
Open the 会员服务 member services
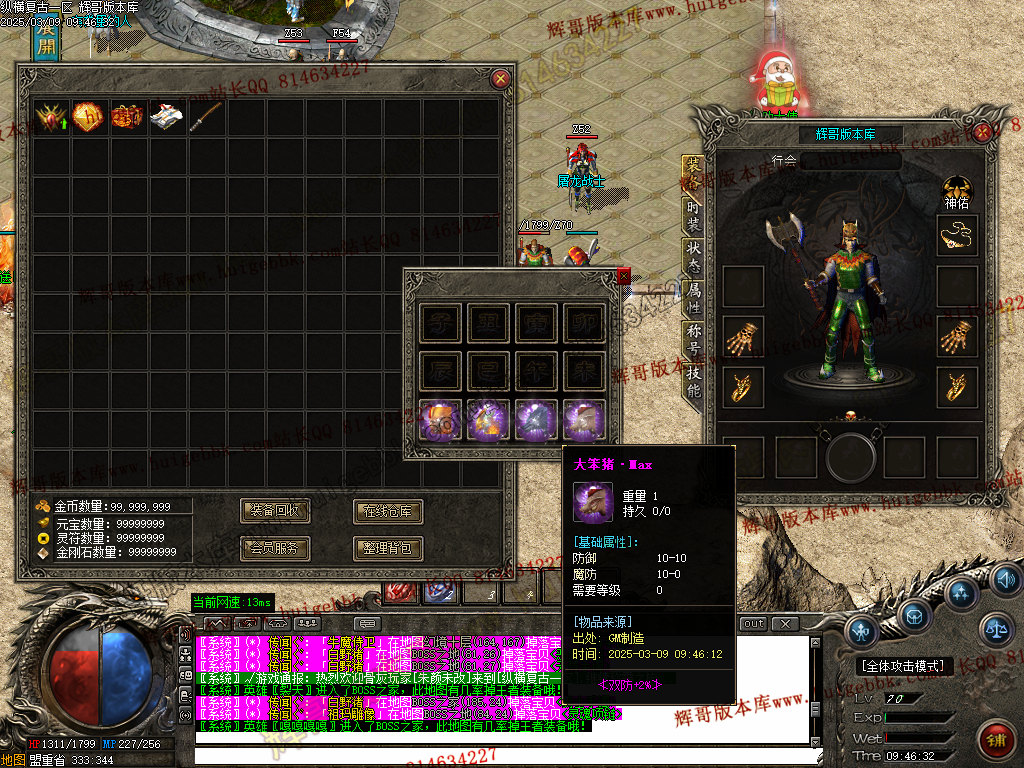(277, 548)
